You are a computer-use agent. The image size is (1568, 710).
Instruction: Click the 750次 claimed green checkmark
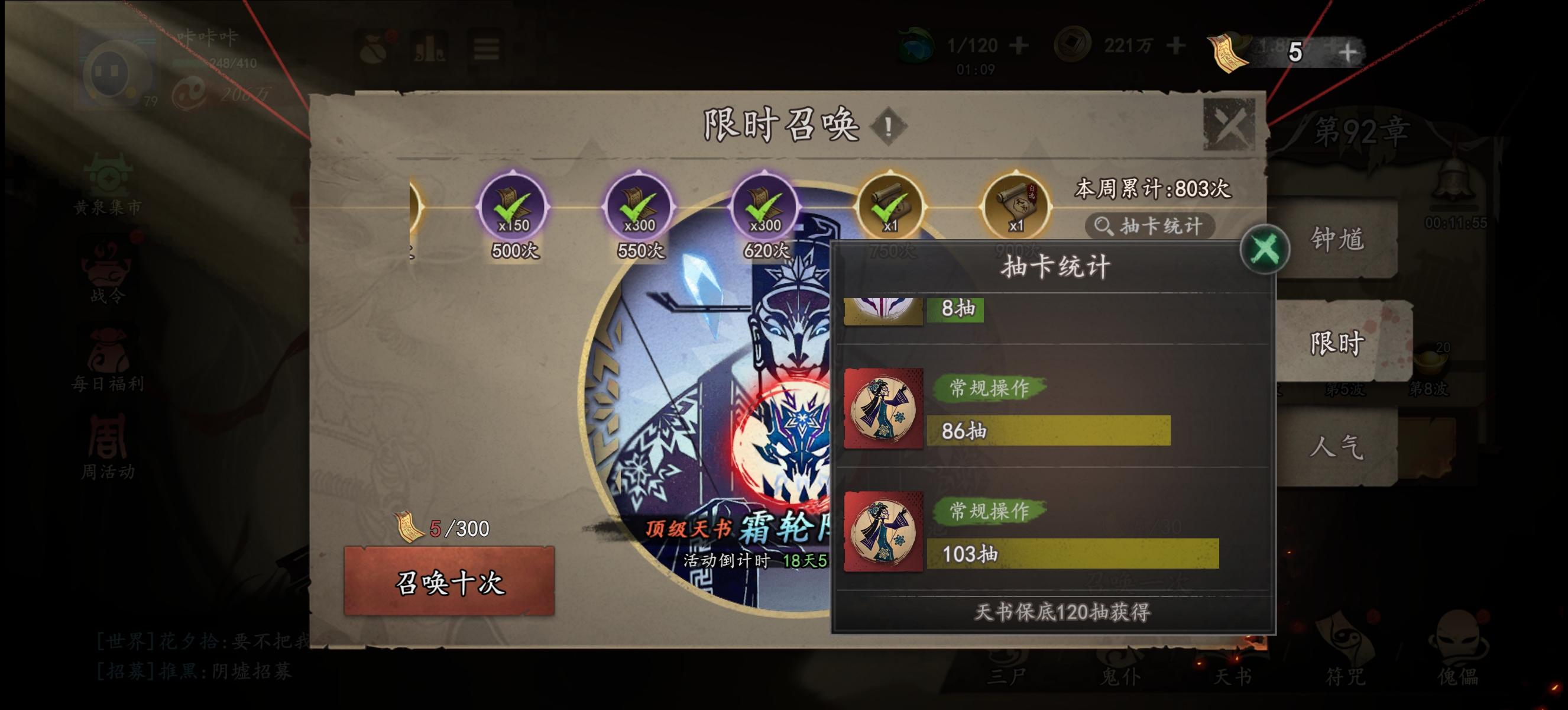point(889,207)
